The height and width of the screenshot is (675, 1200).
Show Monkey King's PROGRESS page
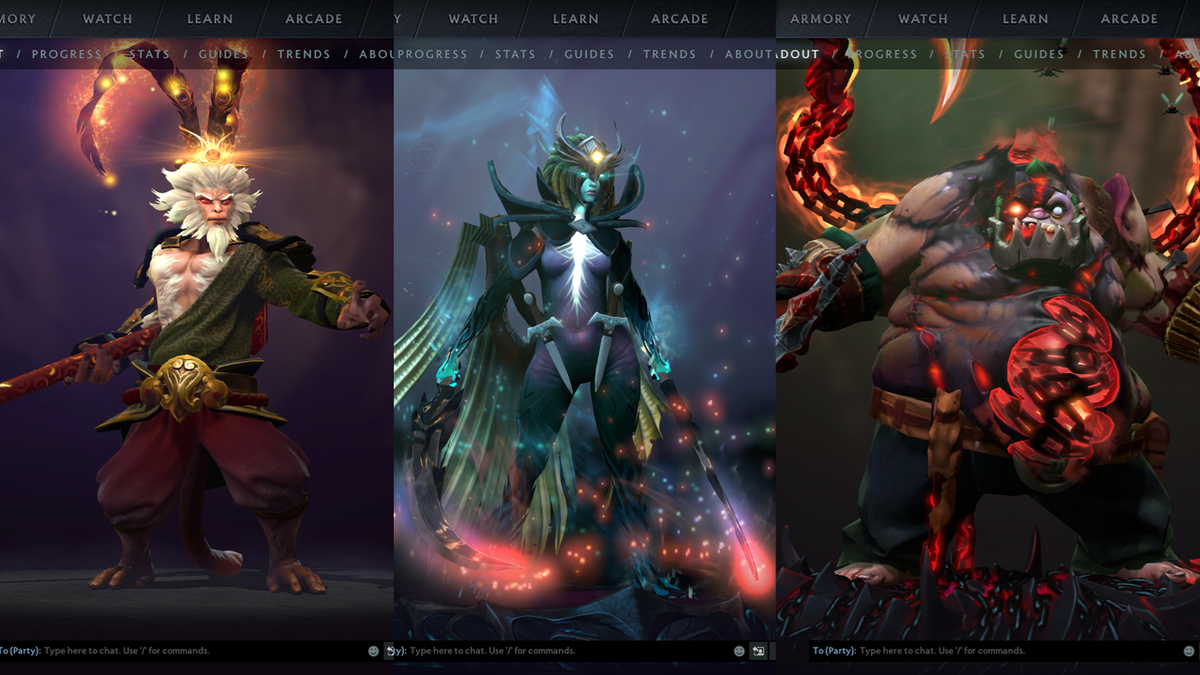click(x=66, y=54)
